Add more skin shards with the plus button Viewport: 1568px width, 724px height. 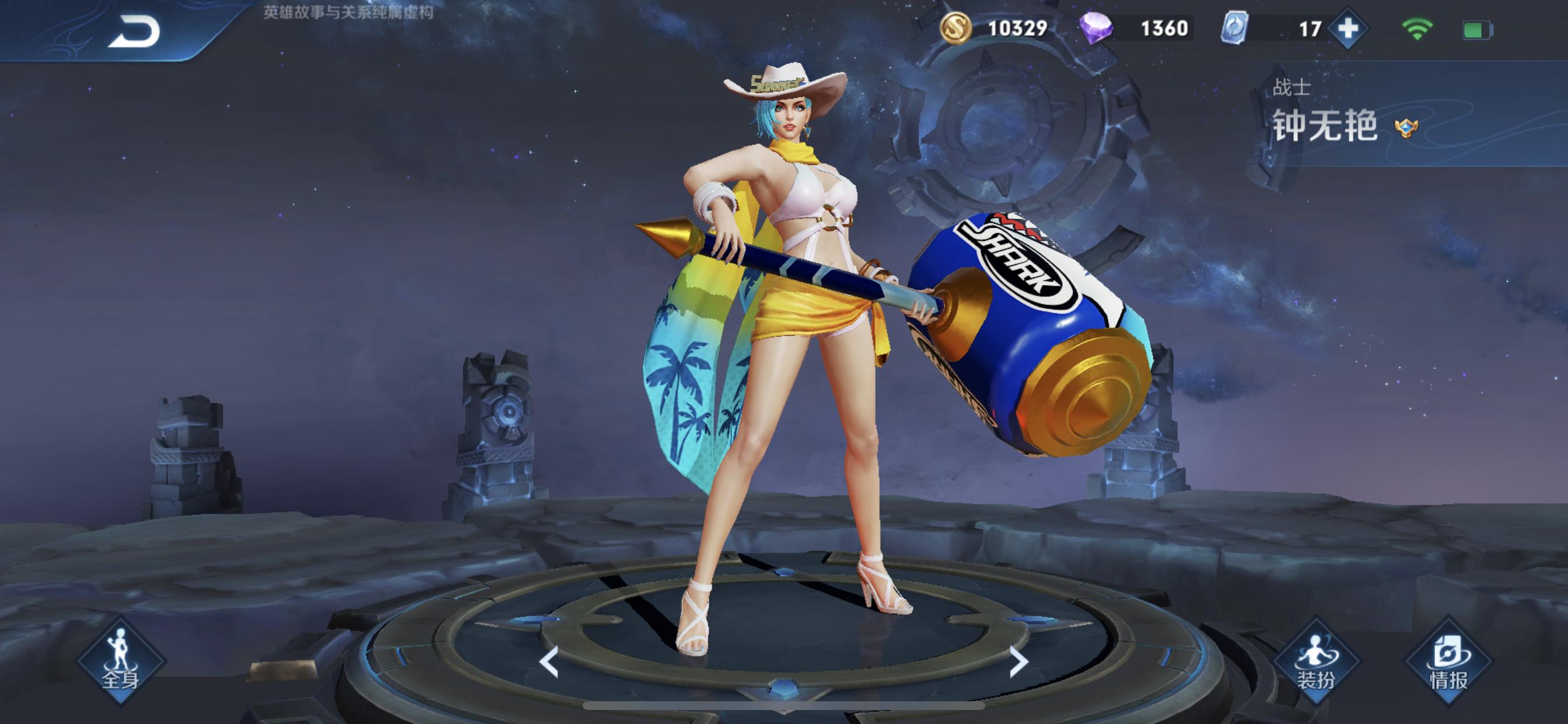coord(1347,29)
